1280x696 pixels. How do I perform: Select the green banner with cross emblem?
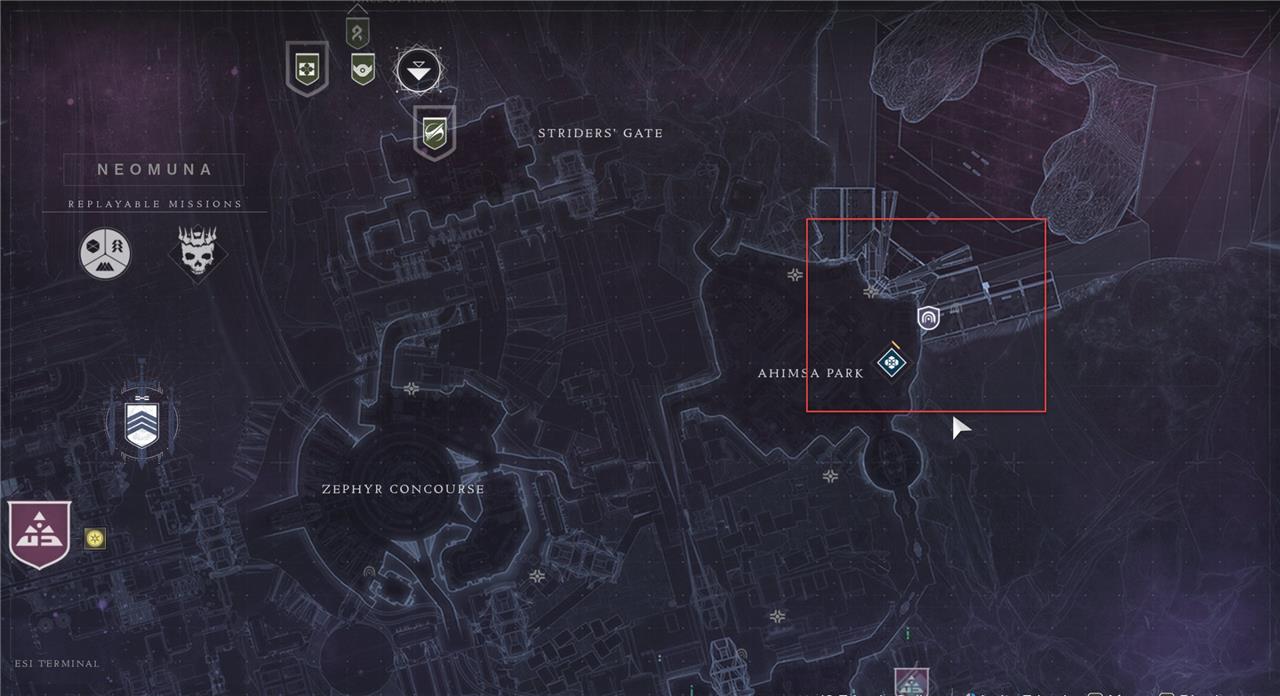pyautogui.click(x=306, y=68)
